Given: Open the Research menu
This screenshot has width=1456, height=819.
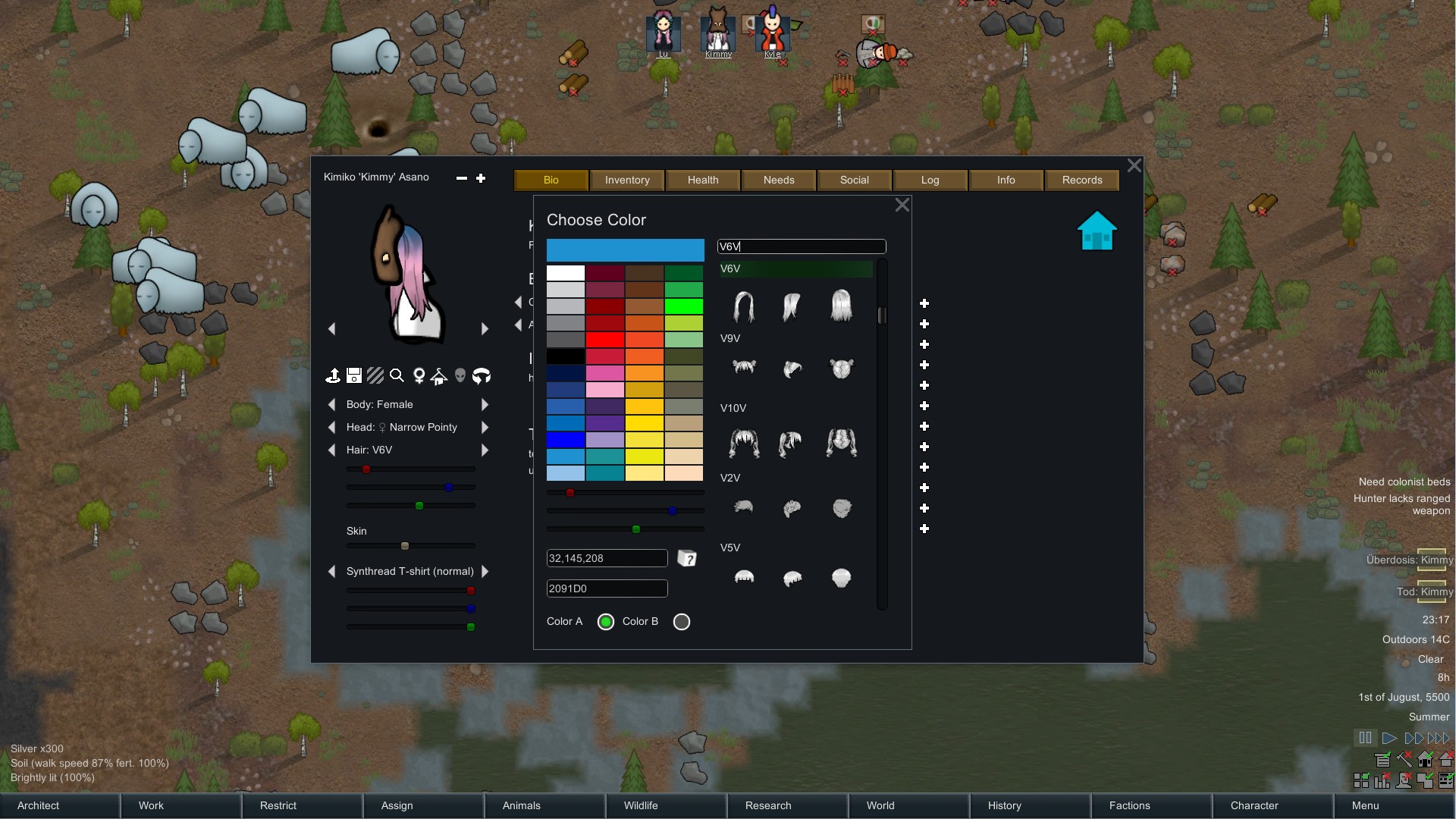Looking at the screenshot, I should (x=768, y=805).
